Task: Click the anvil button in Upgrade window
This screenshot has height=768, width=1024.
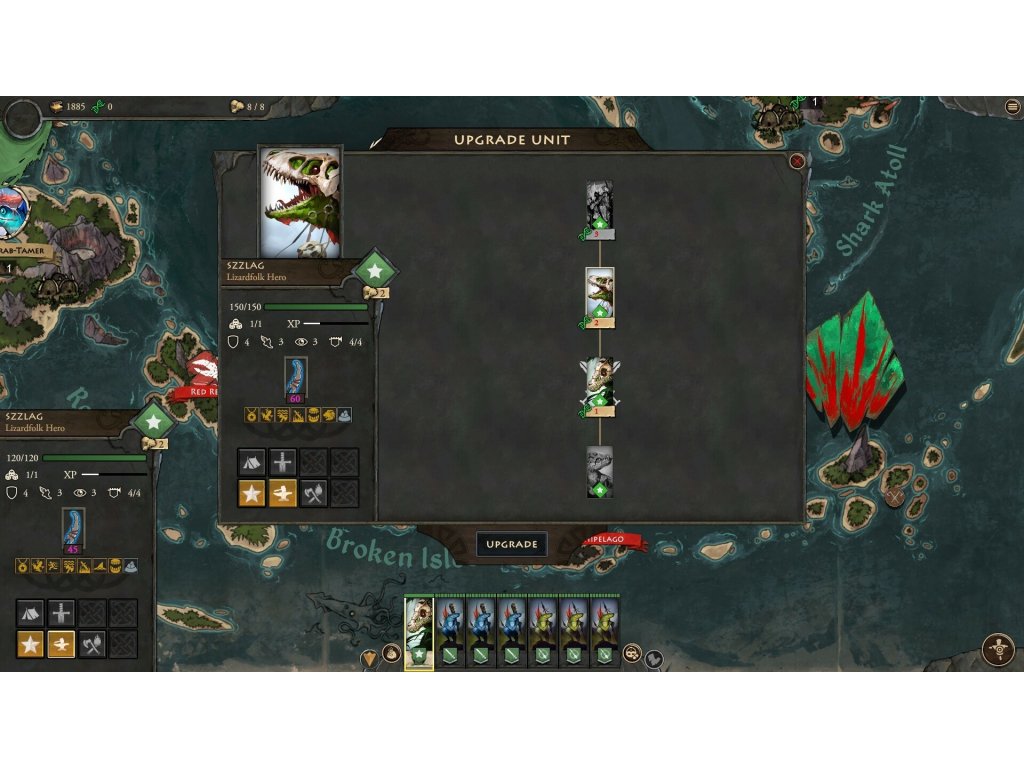Action: click(283, 493)
